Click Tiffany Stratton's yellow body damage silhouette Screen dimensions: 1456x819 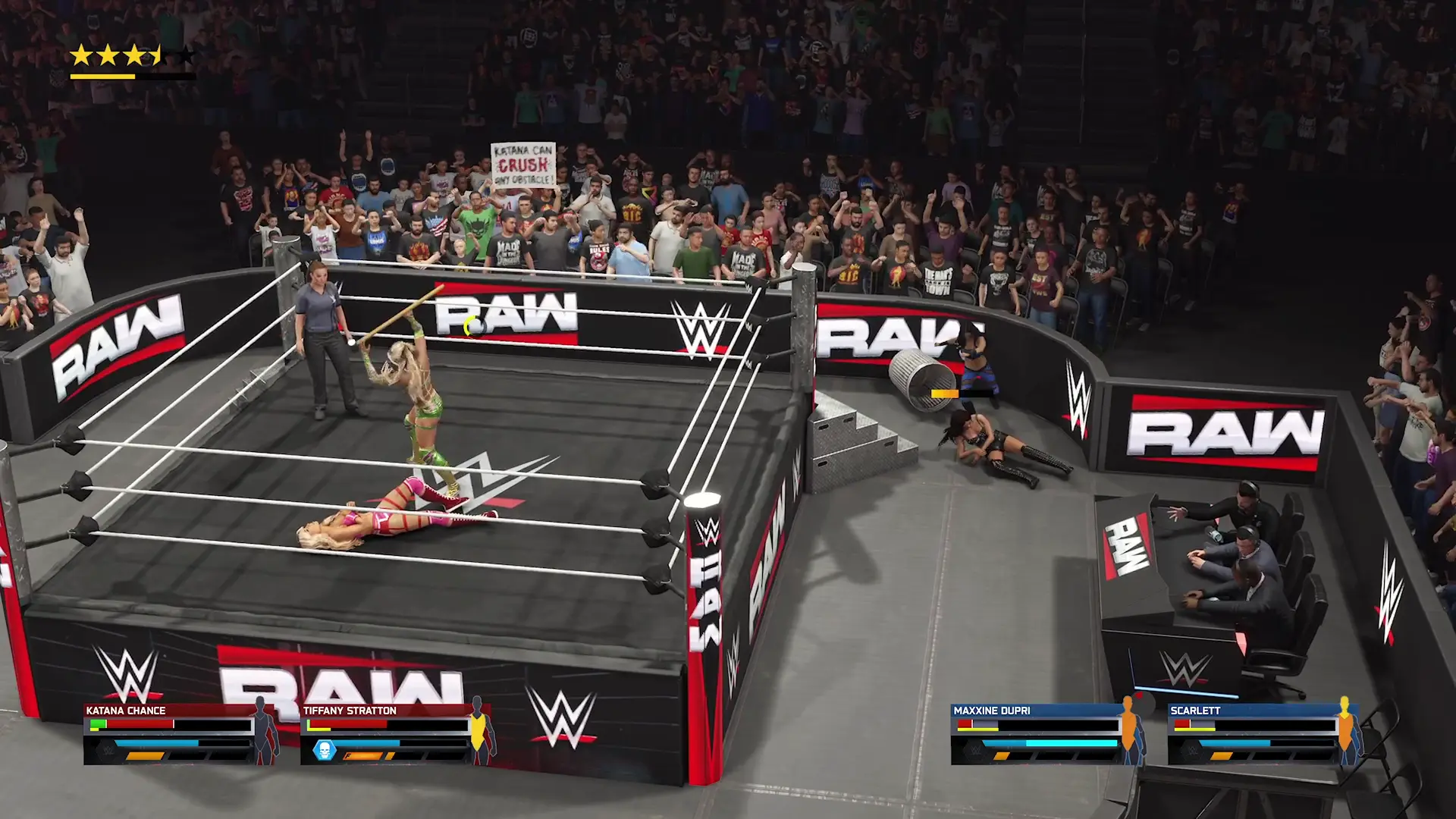(479, 730)
